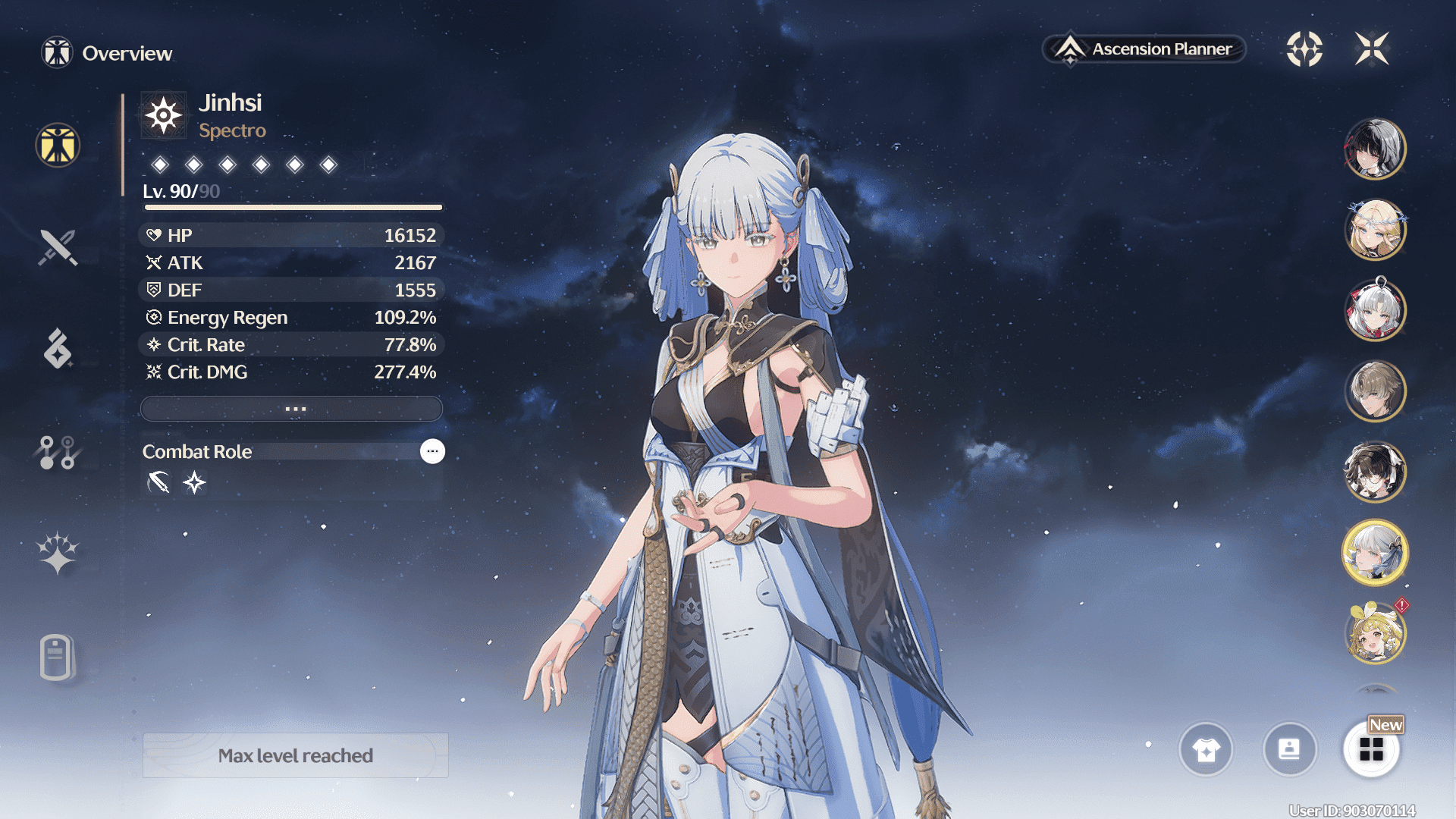Screen dimensions: 1456x819
Task: Open the bottom tab with the canister icon
Action: 56,657
